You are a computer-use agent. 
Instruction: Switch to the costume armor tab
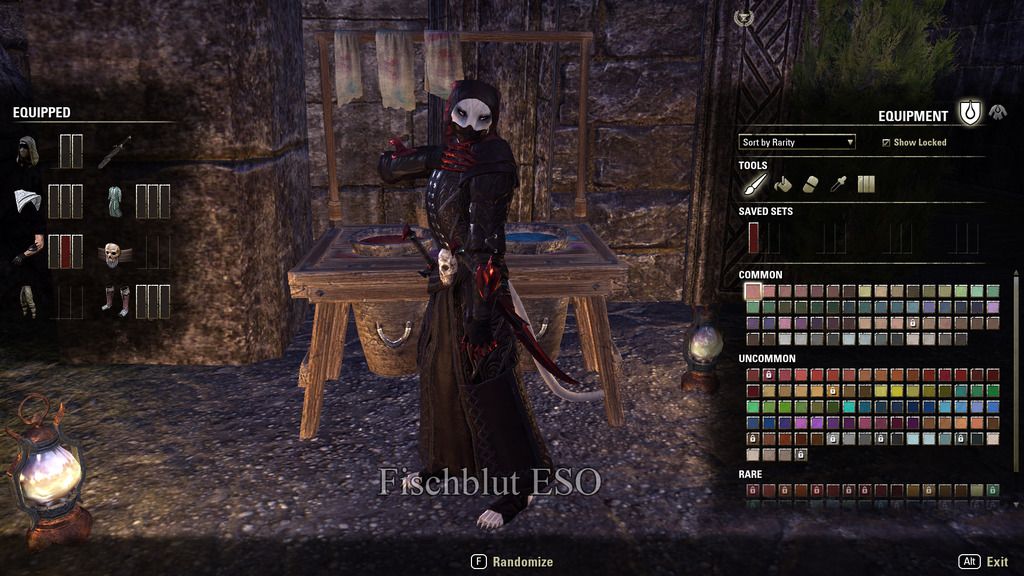point(998,113)
